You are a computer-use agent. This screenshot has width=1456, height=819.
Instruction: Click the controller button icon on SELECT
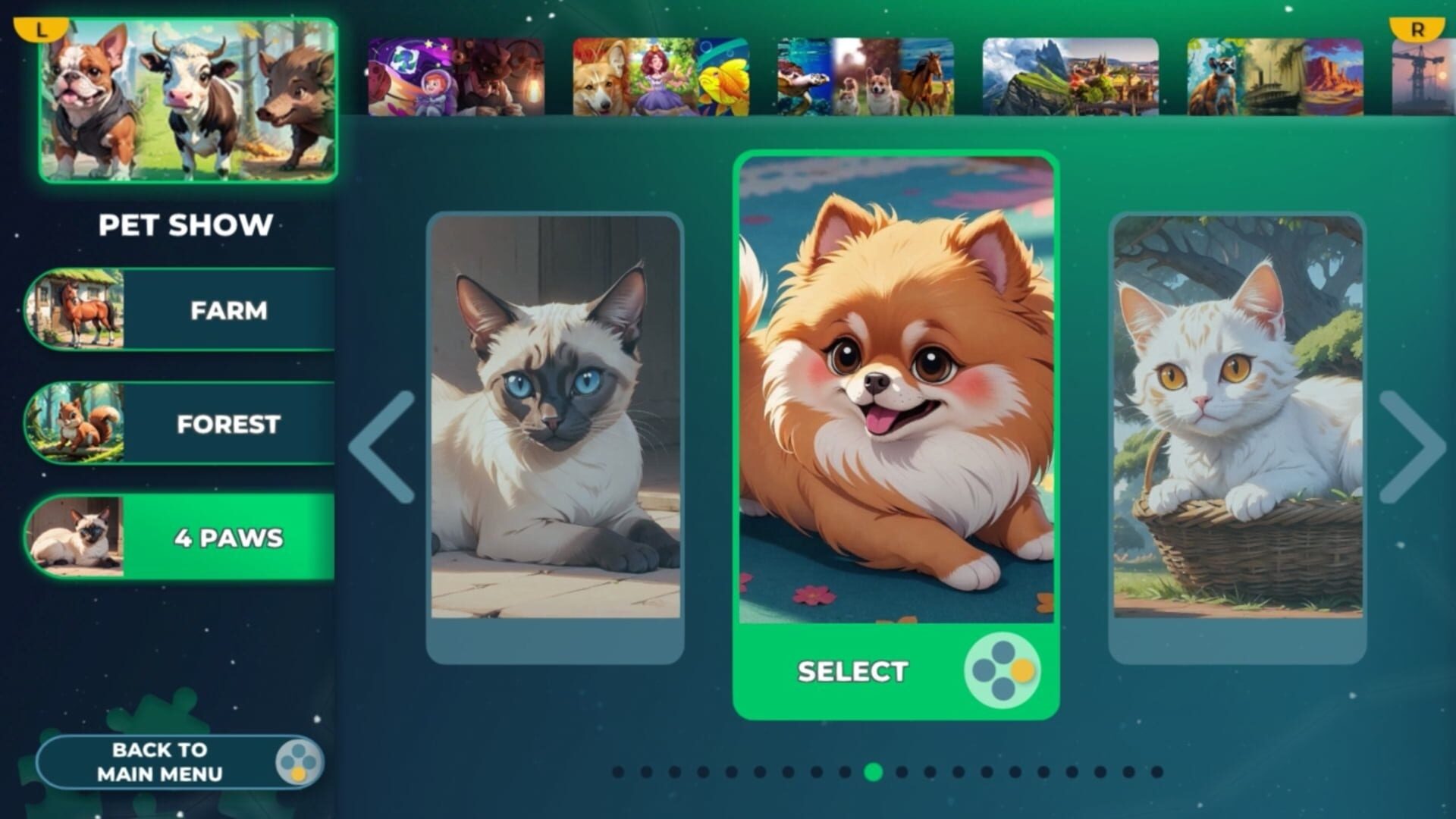[1003, 670]
